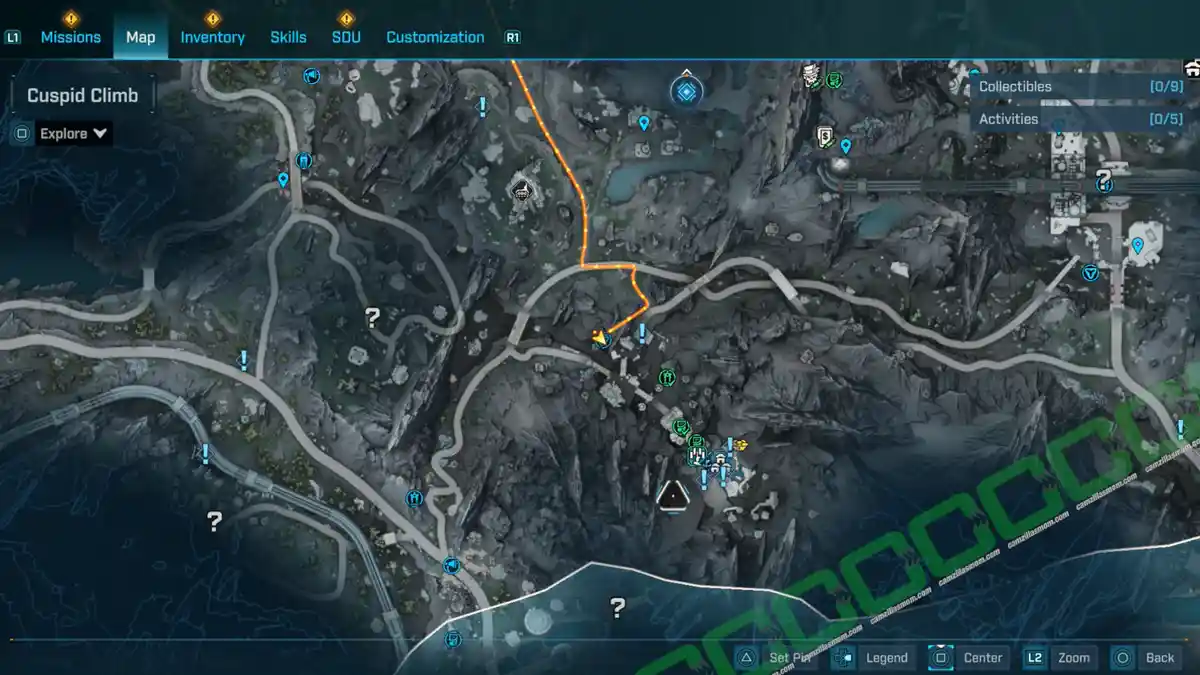
Task: Expand the Explore dropdown filter
Action: pyautogui.click(x=74, y=133)
